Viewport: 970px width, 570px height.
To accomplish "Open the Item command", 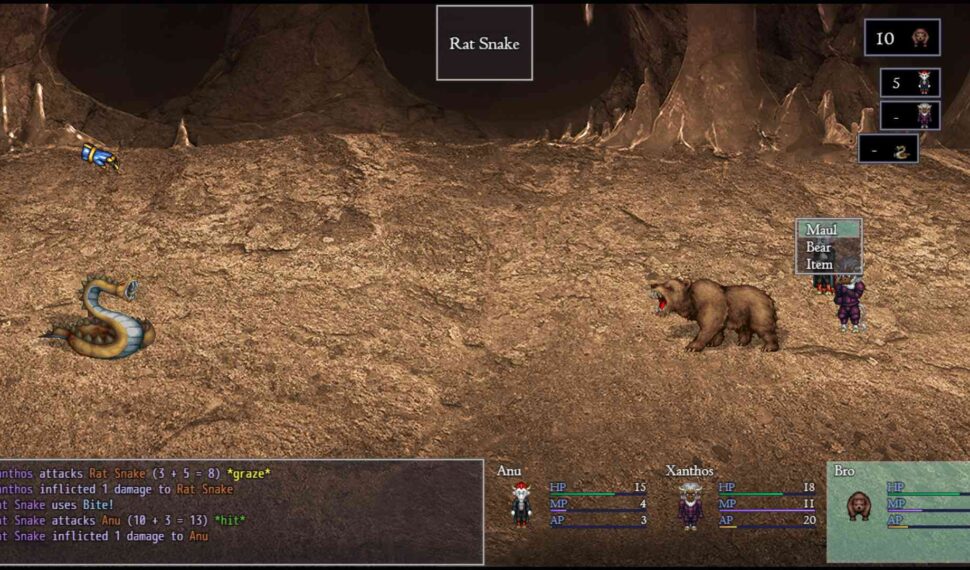I will 820,264.
